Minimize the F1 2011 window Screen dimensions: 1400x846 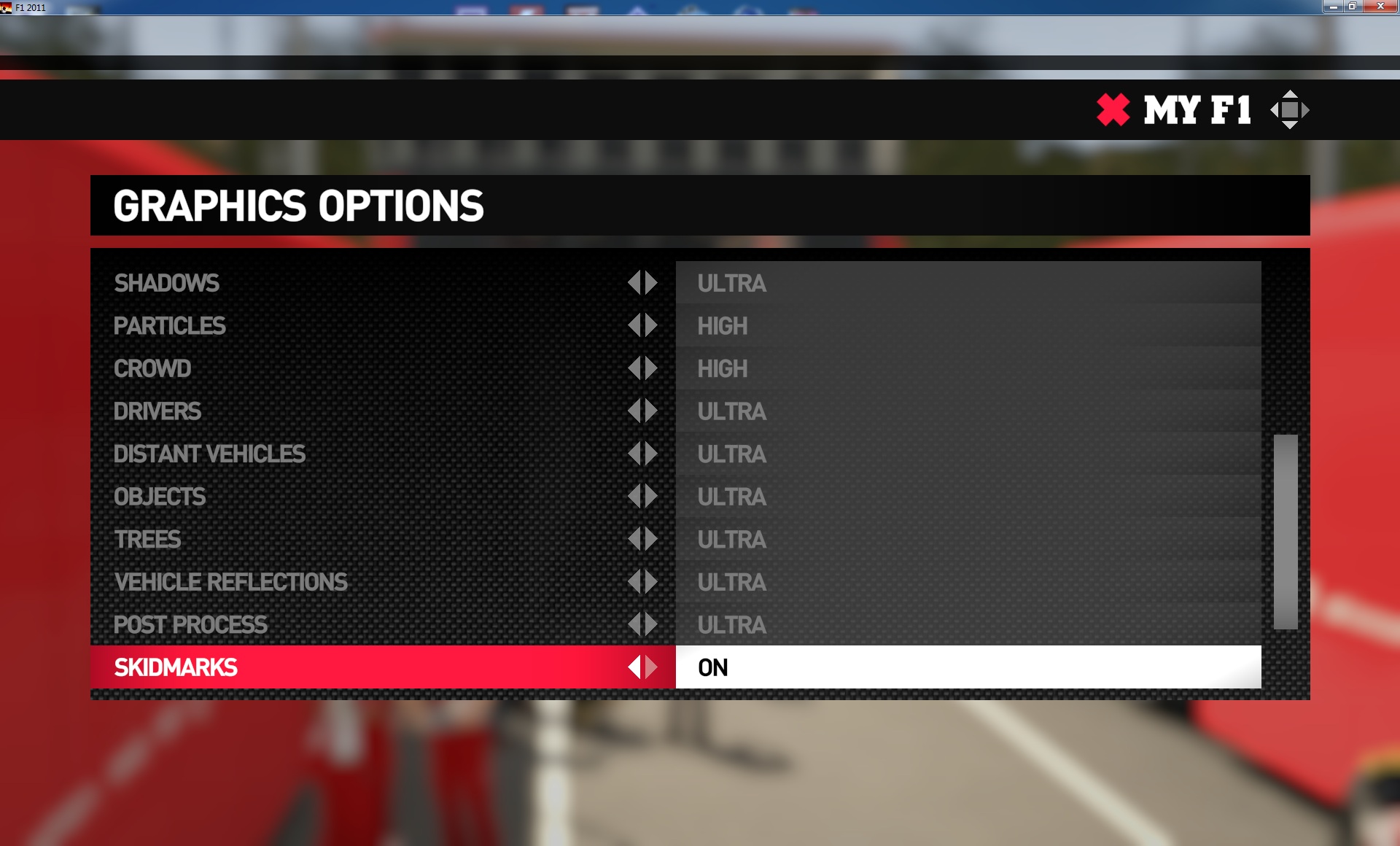pyautogui.click(x=1333, y=7)
